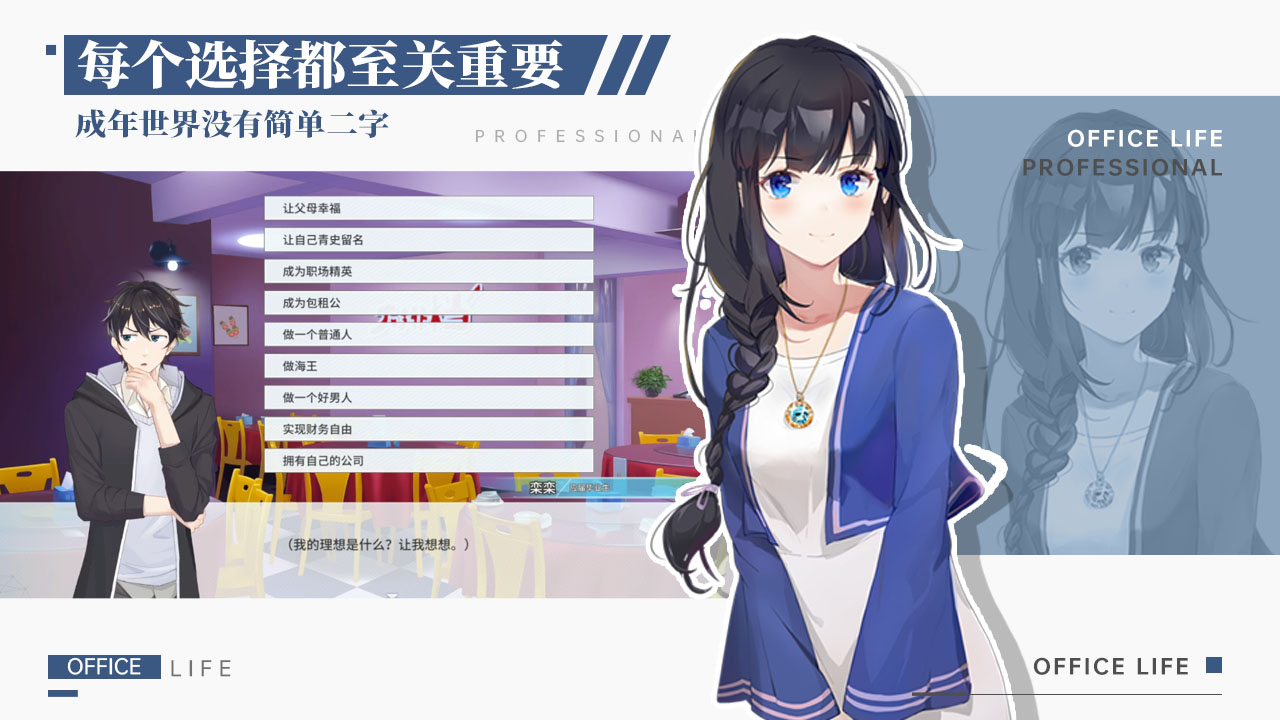The width and height of the screenshot is (1280, 720).
Task: Click the OFFICE LIFE text bottom right
Action: (1110, 666)
